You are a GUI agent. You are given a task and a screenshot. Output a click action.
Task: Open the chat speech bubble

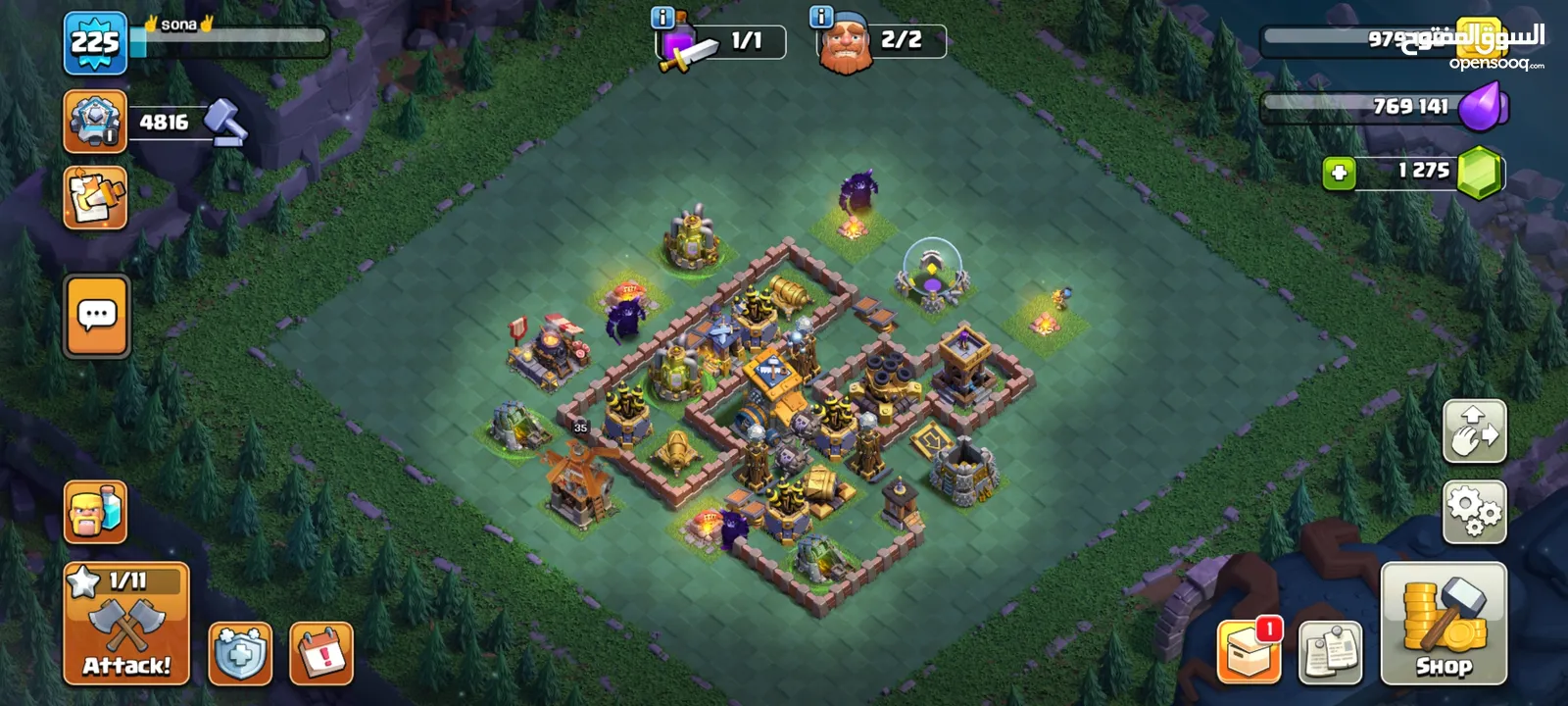[97, 317]
